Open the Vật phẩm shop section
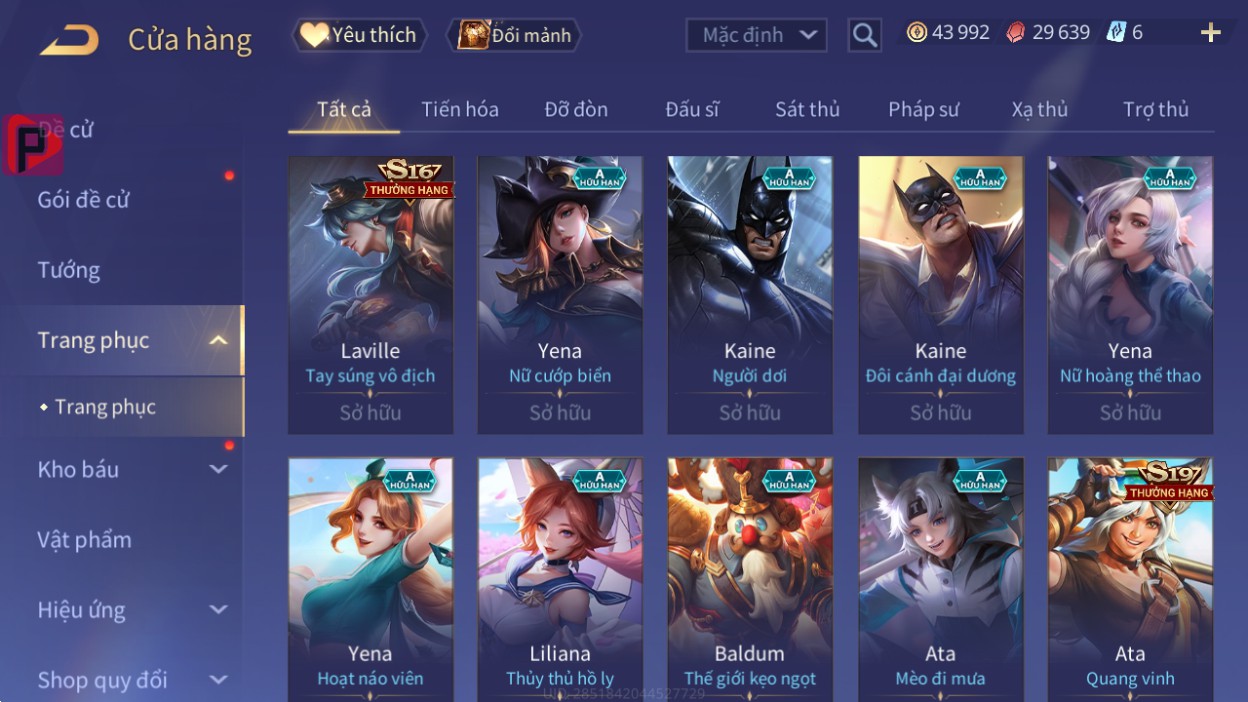Viewport: 1248px width, 702px height. click(x=85, y=540)
